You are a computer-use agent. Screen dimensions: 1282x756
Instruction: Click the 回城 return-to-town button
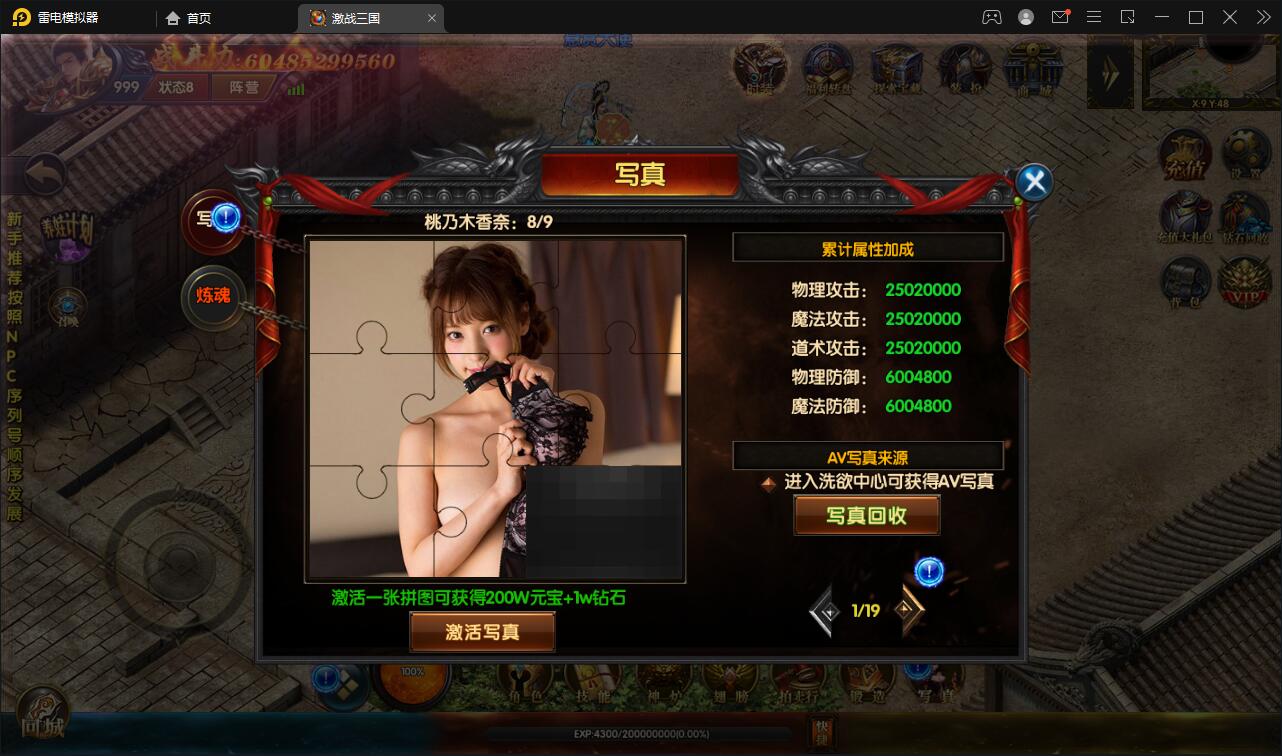click(42, 715)
